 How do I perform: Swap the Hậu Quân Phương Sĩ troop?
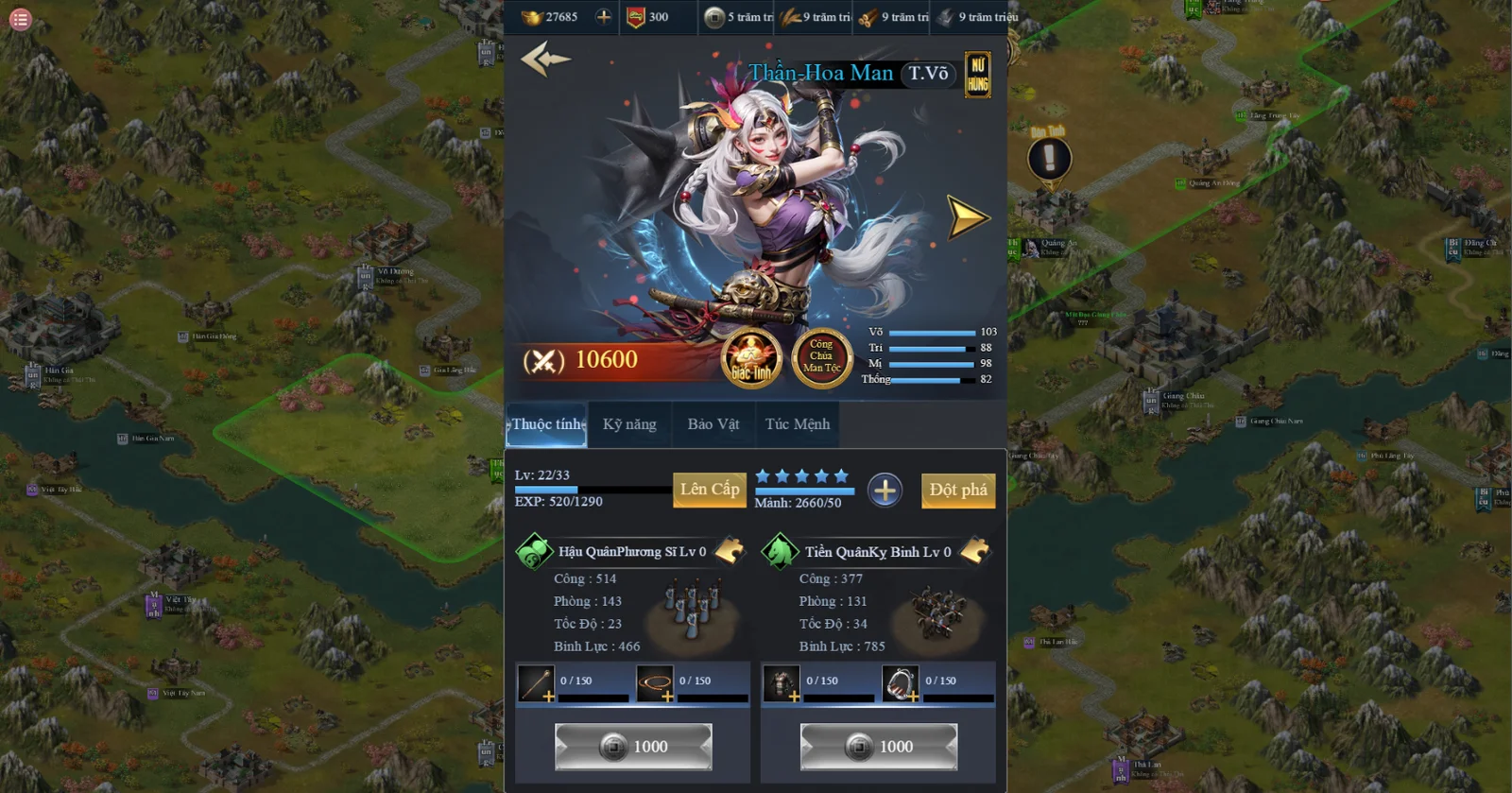pos(730,551)
